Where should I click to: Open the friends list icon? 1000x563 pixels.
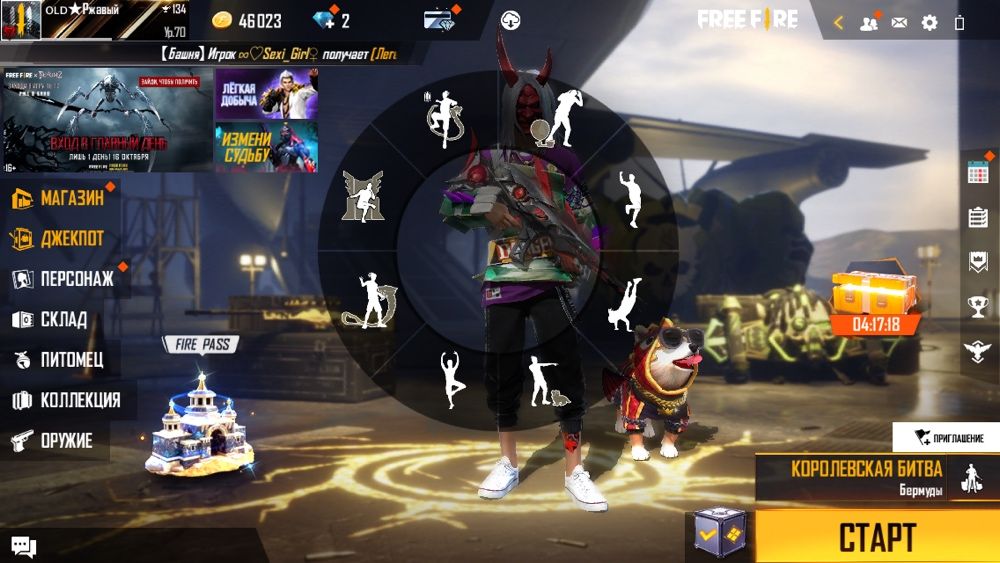point(868,22)
